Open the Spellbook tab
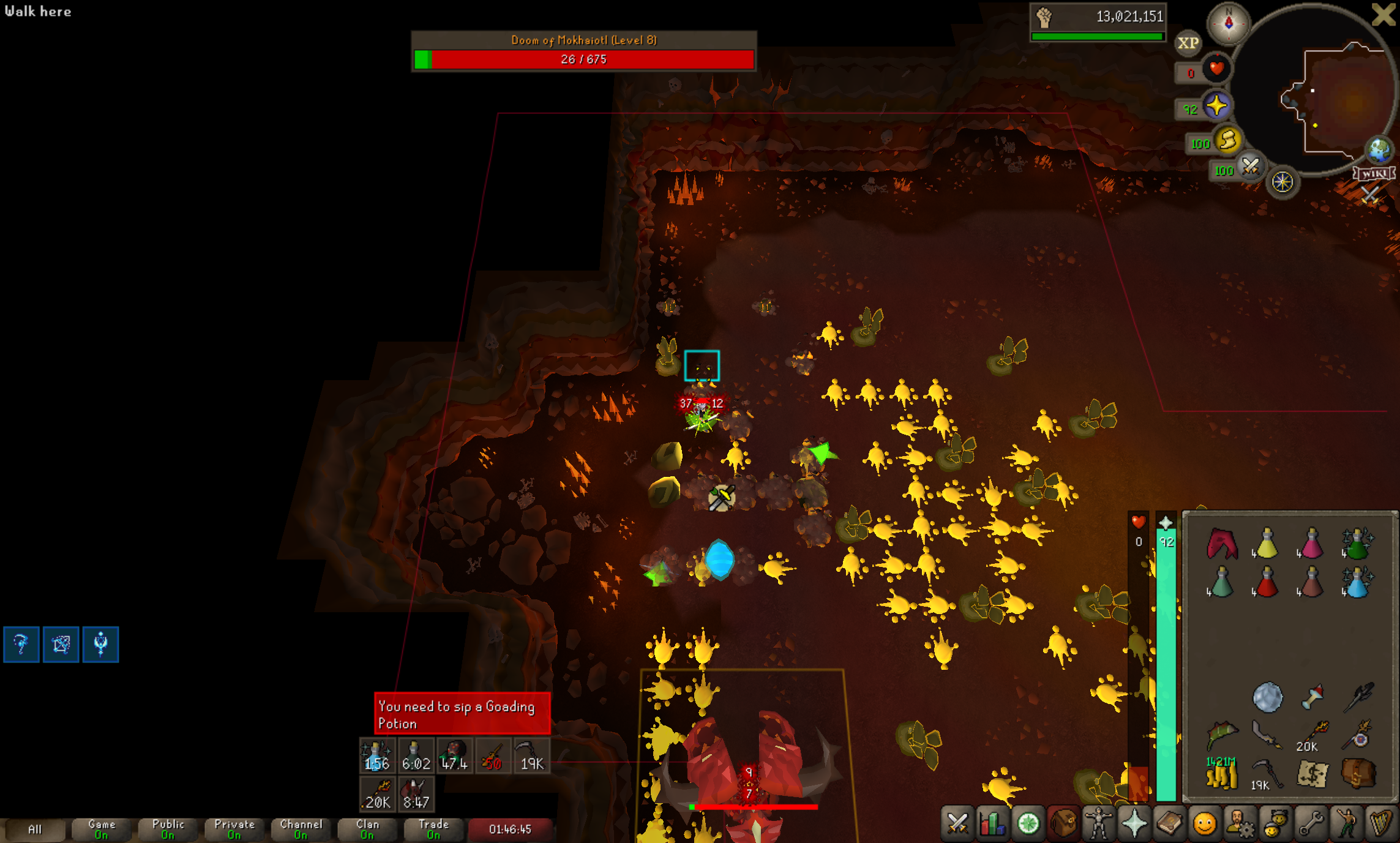 1169,823
